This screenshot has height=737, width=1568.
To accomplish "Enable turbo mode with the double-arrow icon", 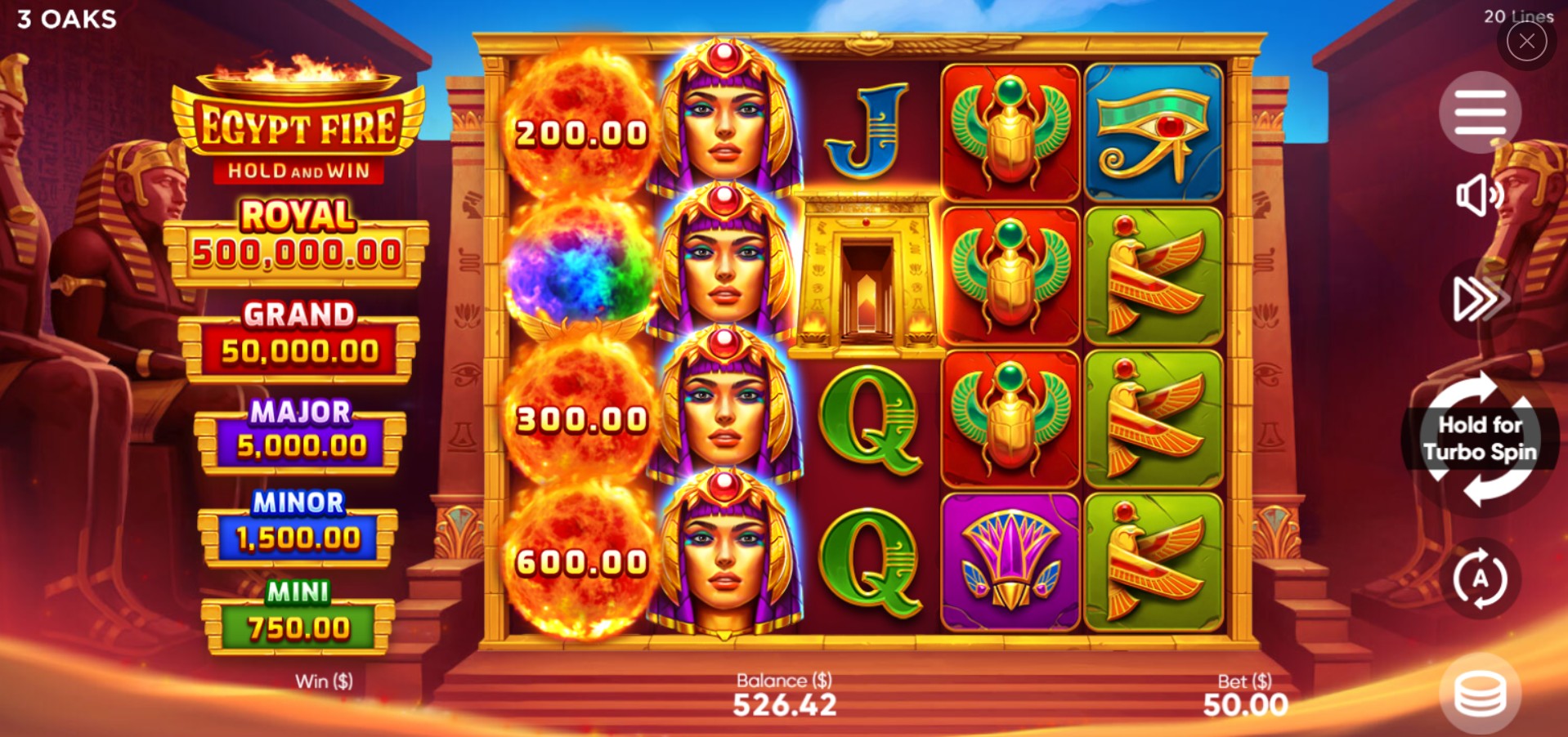I will click(1479, 299).
